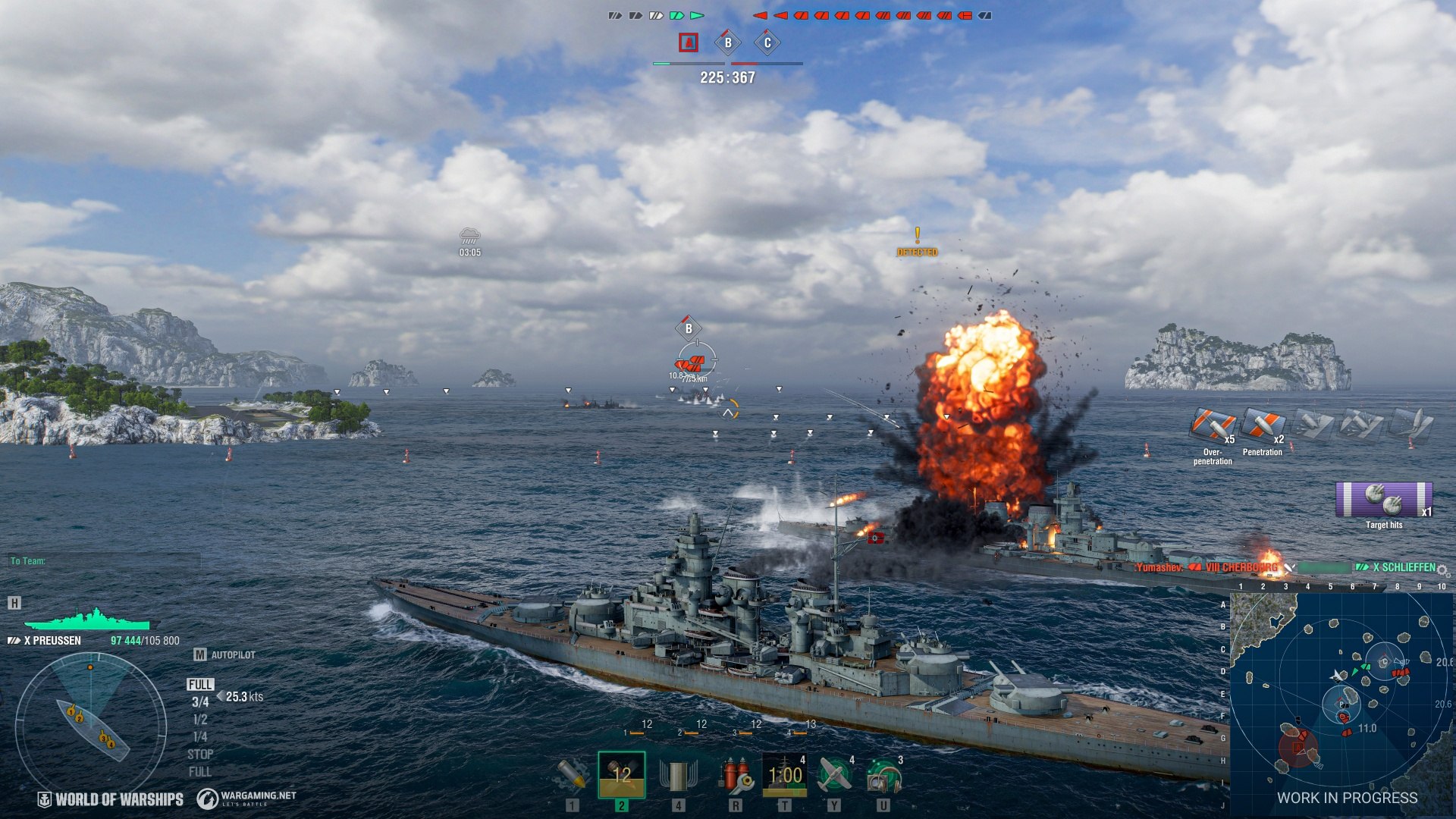Select capture point A indicator at top
The height and width of the screenshot is (819, 1456).
[x=689, y=42]
